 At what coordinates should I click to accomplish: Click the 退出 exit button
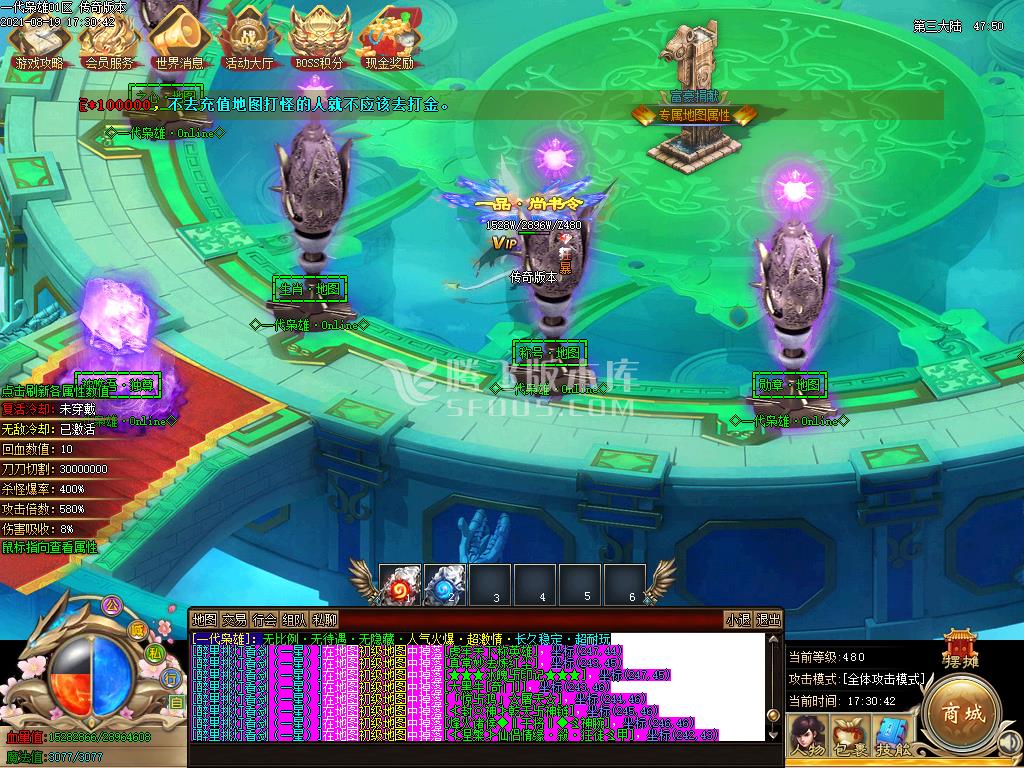pyautogui.click(x=768, y=619)
